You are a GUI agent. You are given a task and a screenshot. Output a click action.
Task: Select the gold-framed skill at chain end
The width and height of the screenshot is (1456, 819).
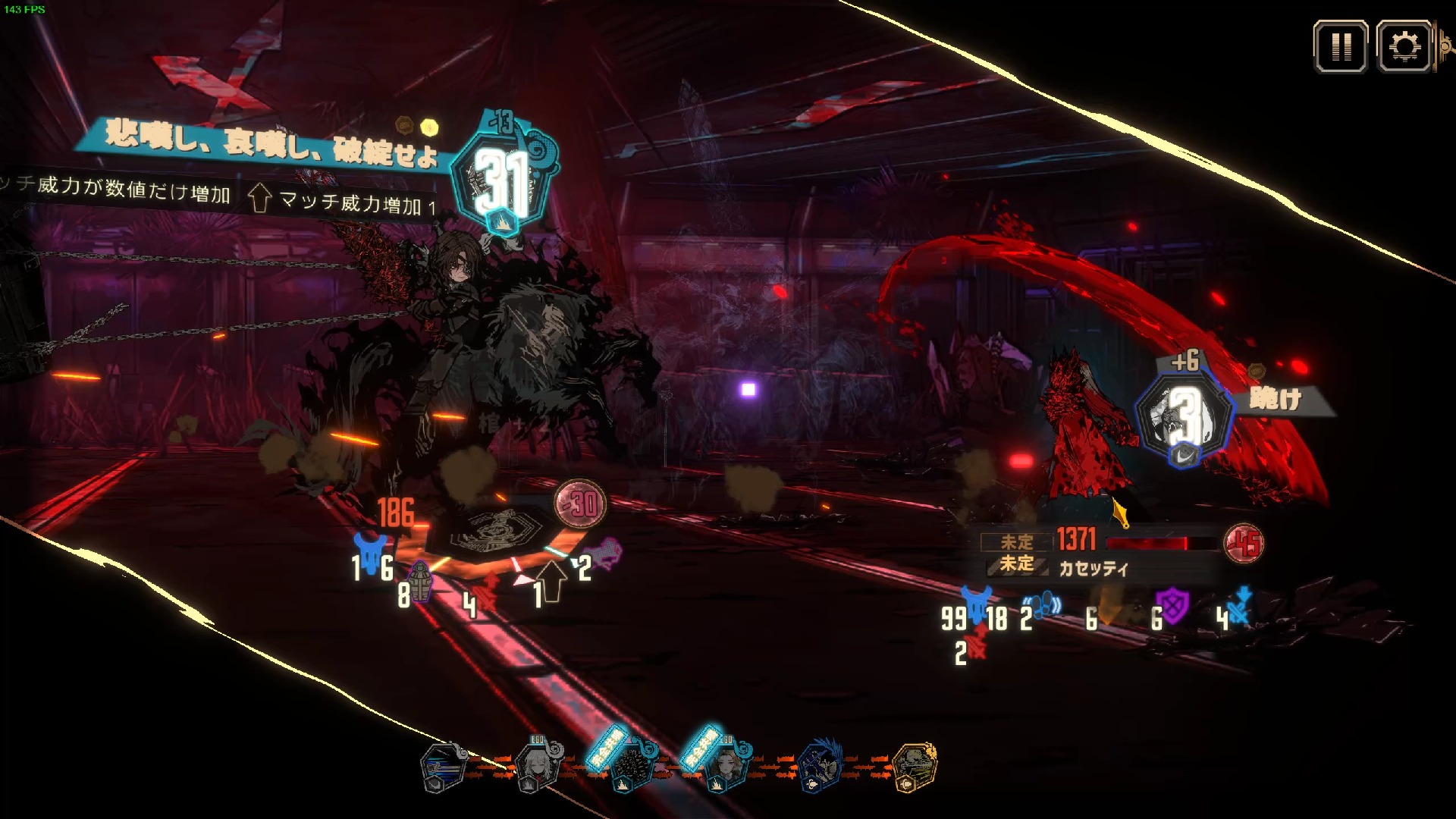tap(915, 767)
